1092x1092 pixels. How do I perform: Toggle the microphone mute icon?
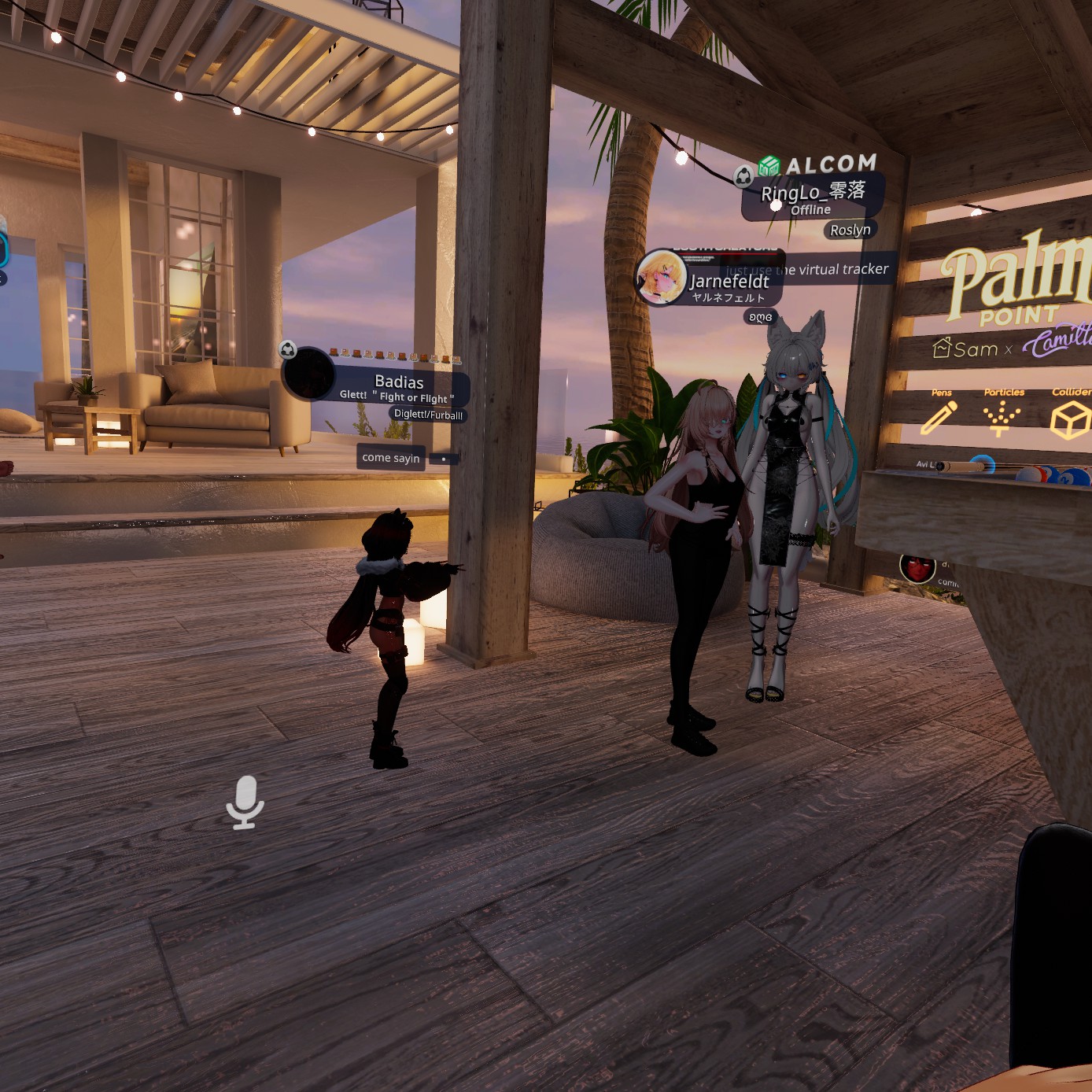[245, 802]
